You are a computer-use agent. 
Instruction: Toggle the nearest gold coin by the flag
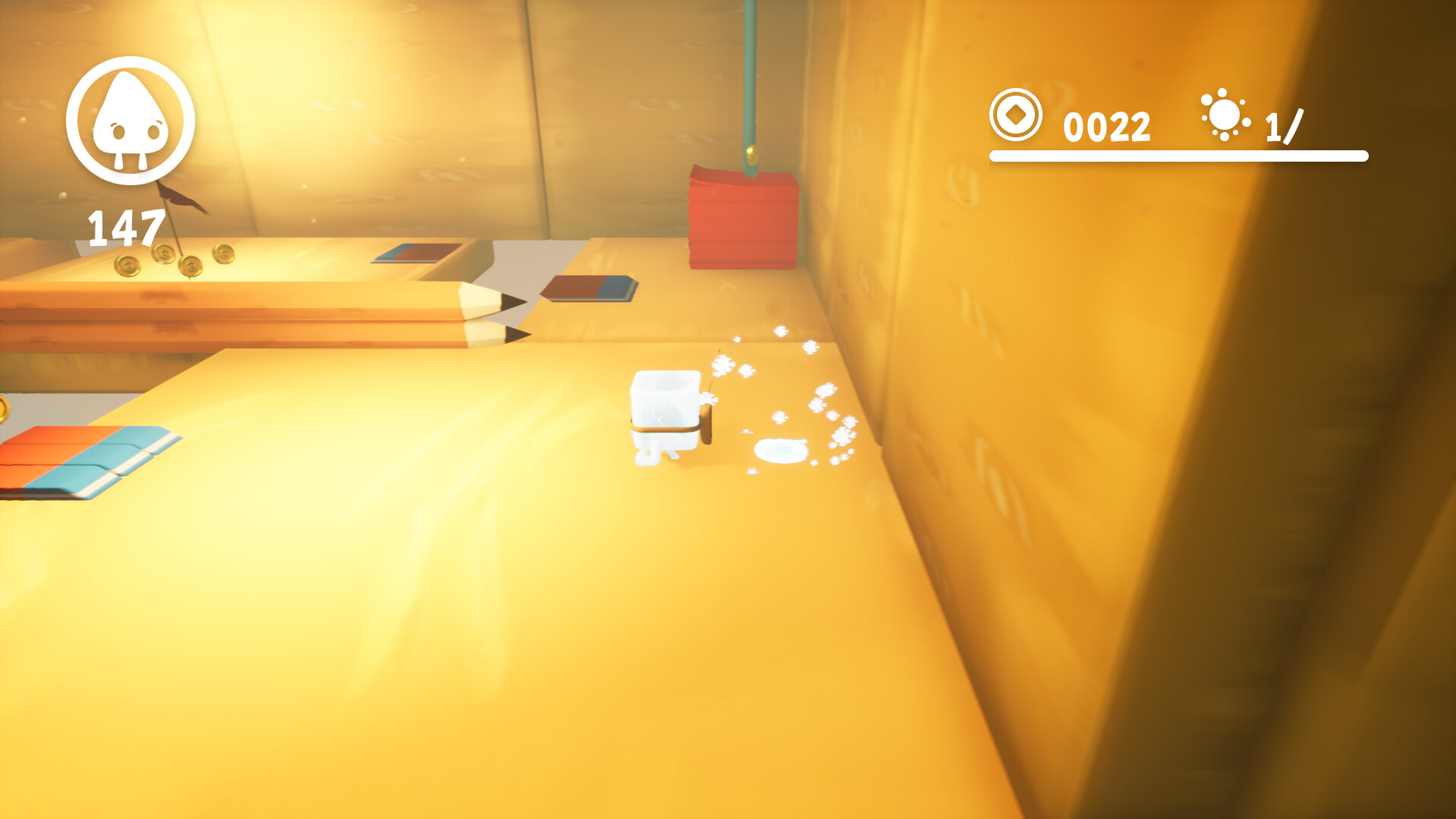click(x=127, y=267)
